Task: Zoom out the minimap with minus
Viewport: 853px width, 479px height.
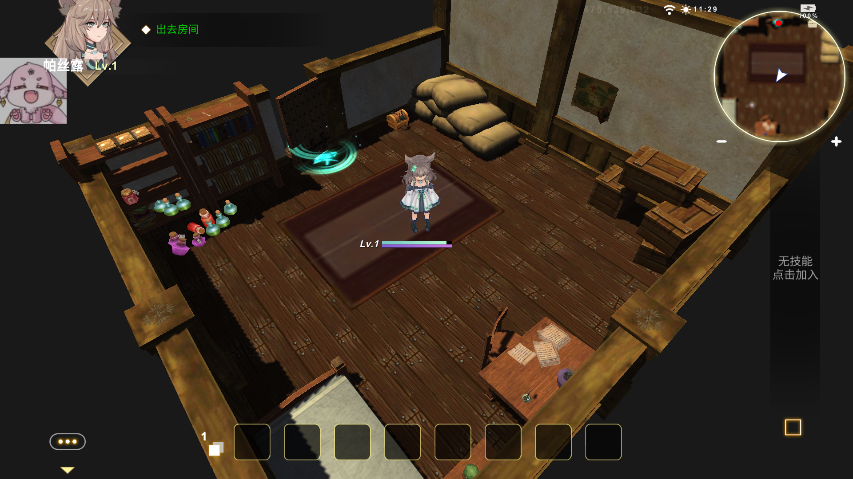Action: [722, 142]
